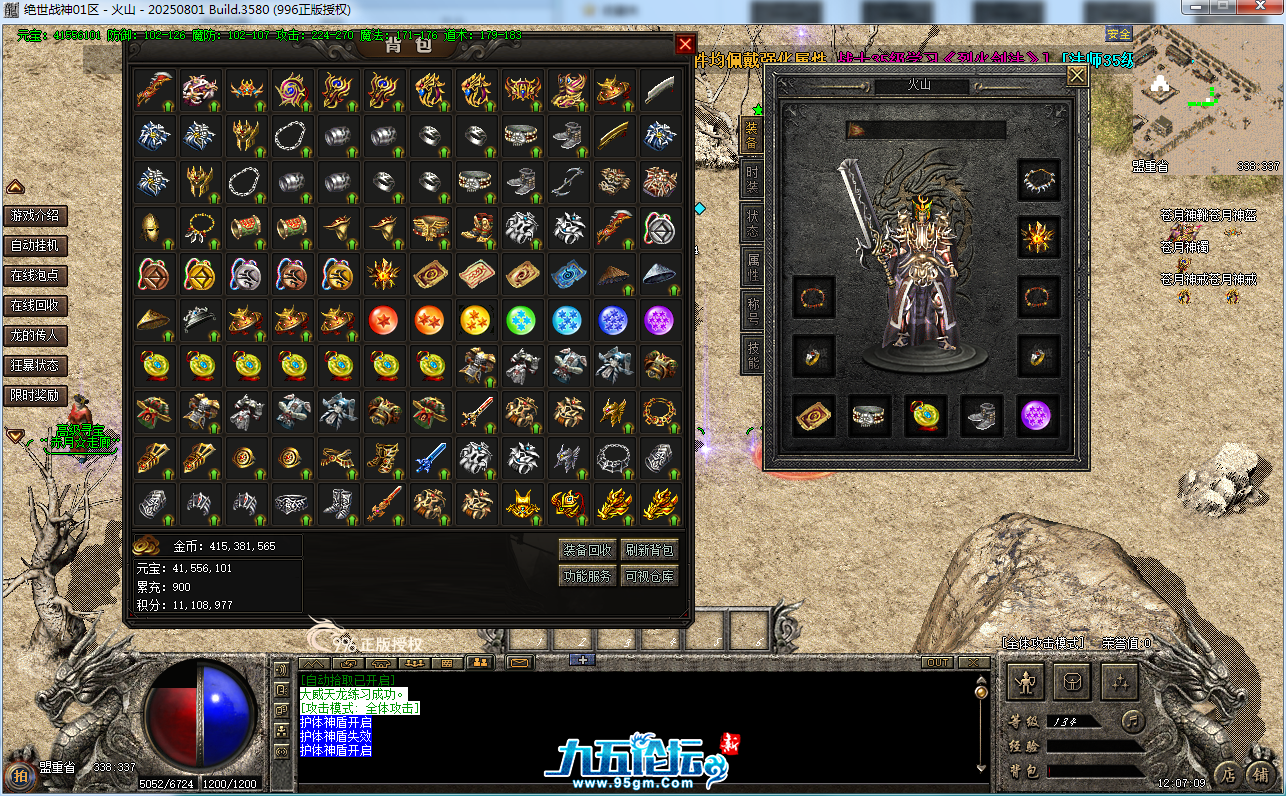Open the 可视仓库 visible warehouse
The image size is (1286, 796).
pyautogui.click(x=650, y=576)
